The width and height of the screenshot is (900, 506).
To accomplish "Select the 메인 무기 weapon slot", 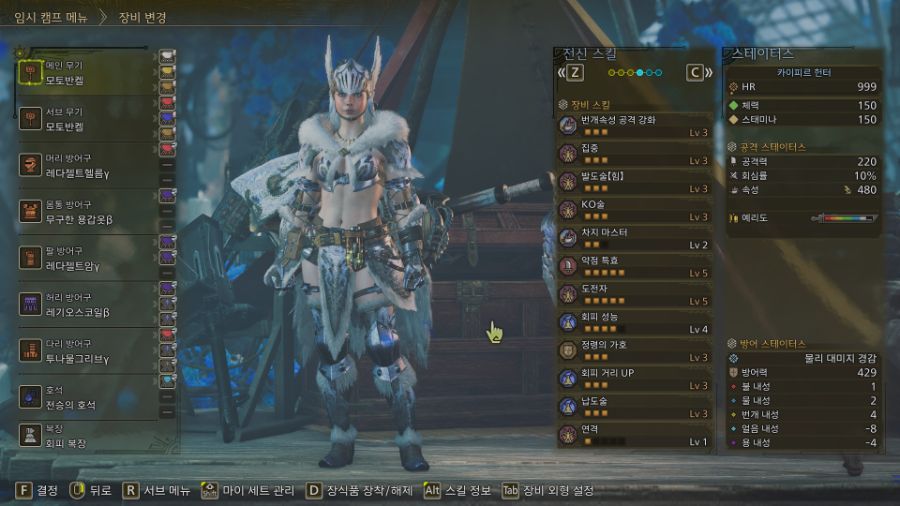I will (85, 72).
